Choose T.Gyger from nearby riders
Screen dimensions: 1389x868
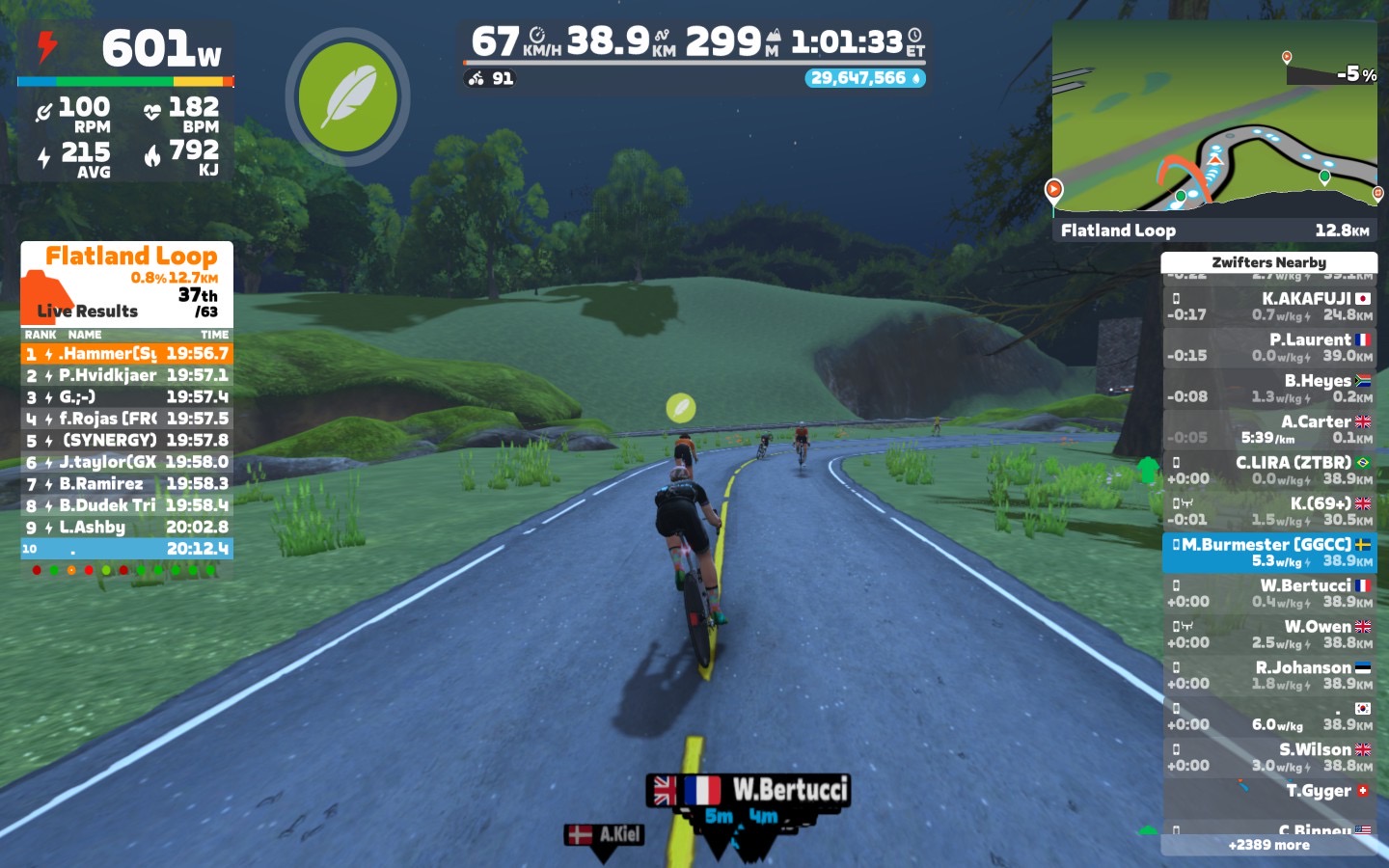1268,792
